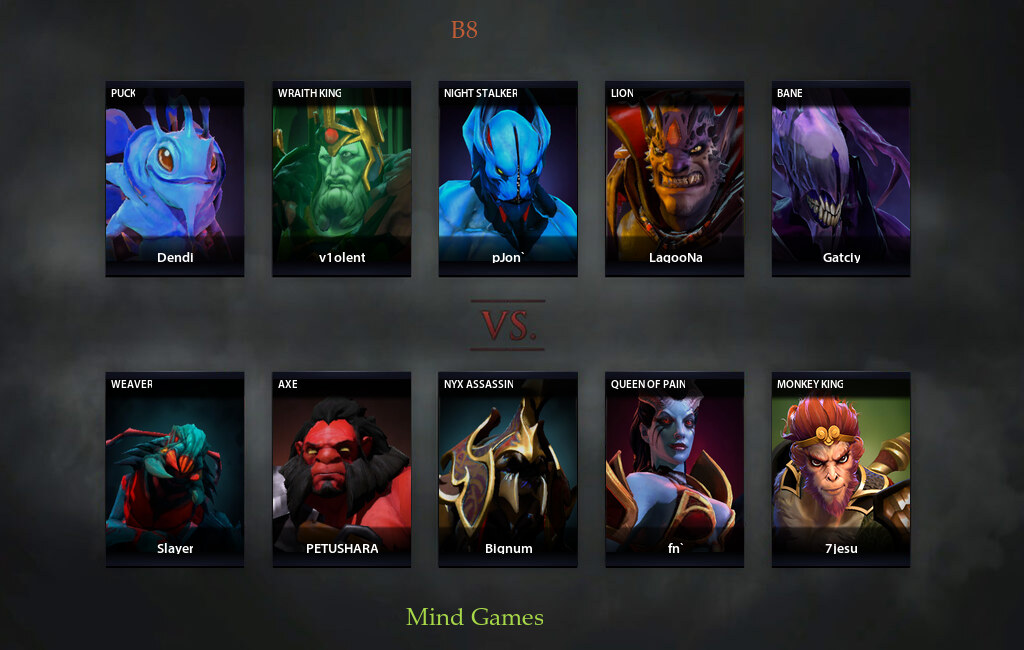Click the Mind Games team name
Image resolution: width=1024 pixels, height=650 pixels.
coord(475,617)
